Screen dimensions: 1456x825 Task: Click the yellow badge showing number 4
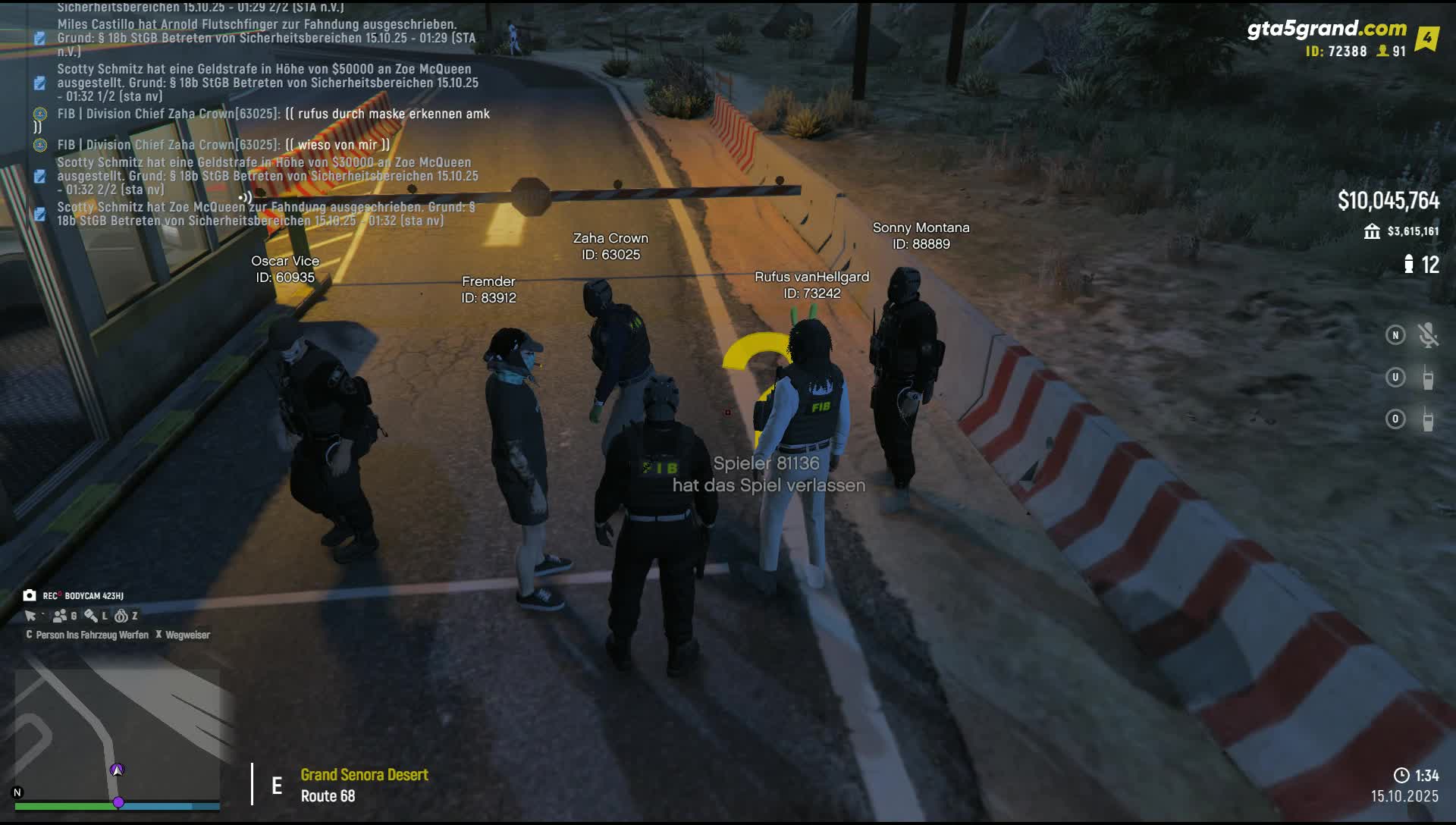[x=1426, y=38]
